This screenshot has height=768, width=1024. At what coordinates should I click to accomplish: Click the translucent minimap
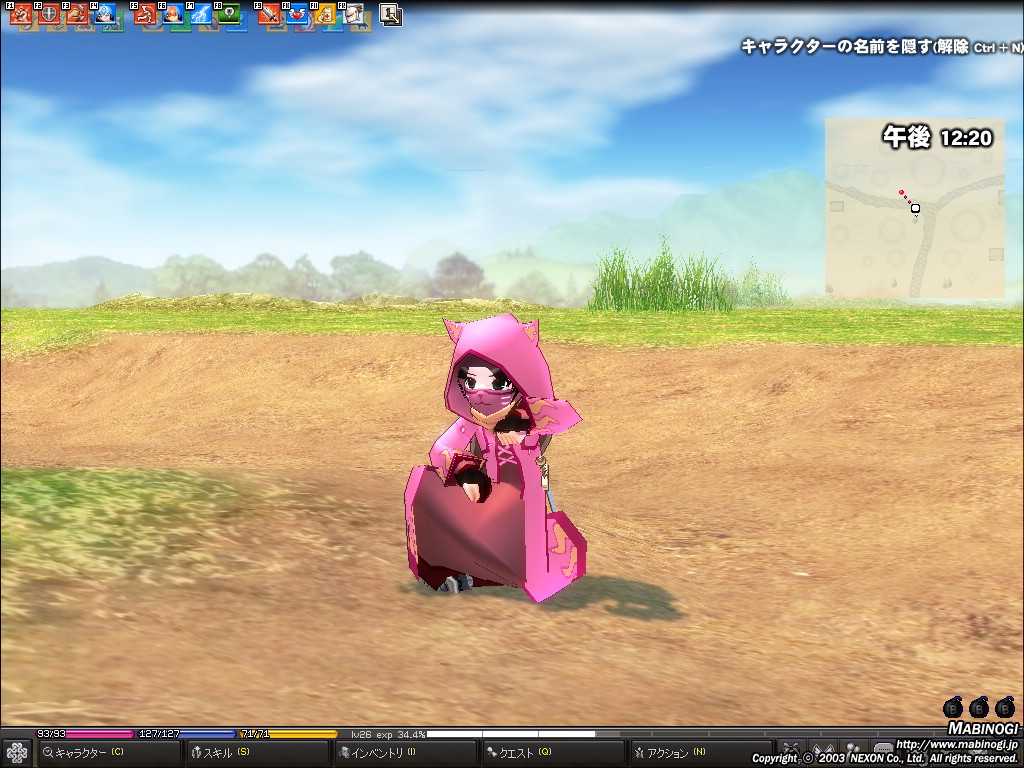(x=914, y=208)
